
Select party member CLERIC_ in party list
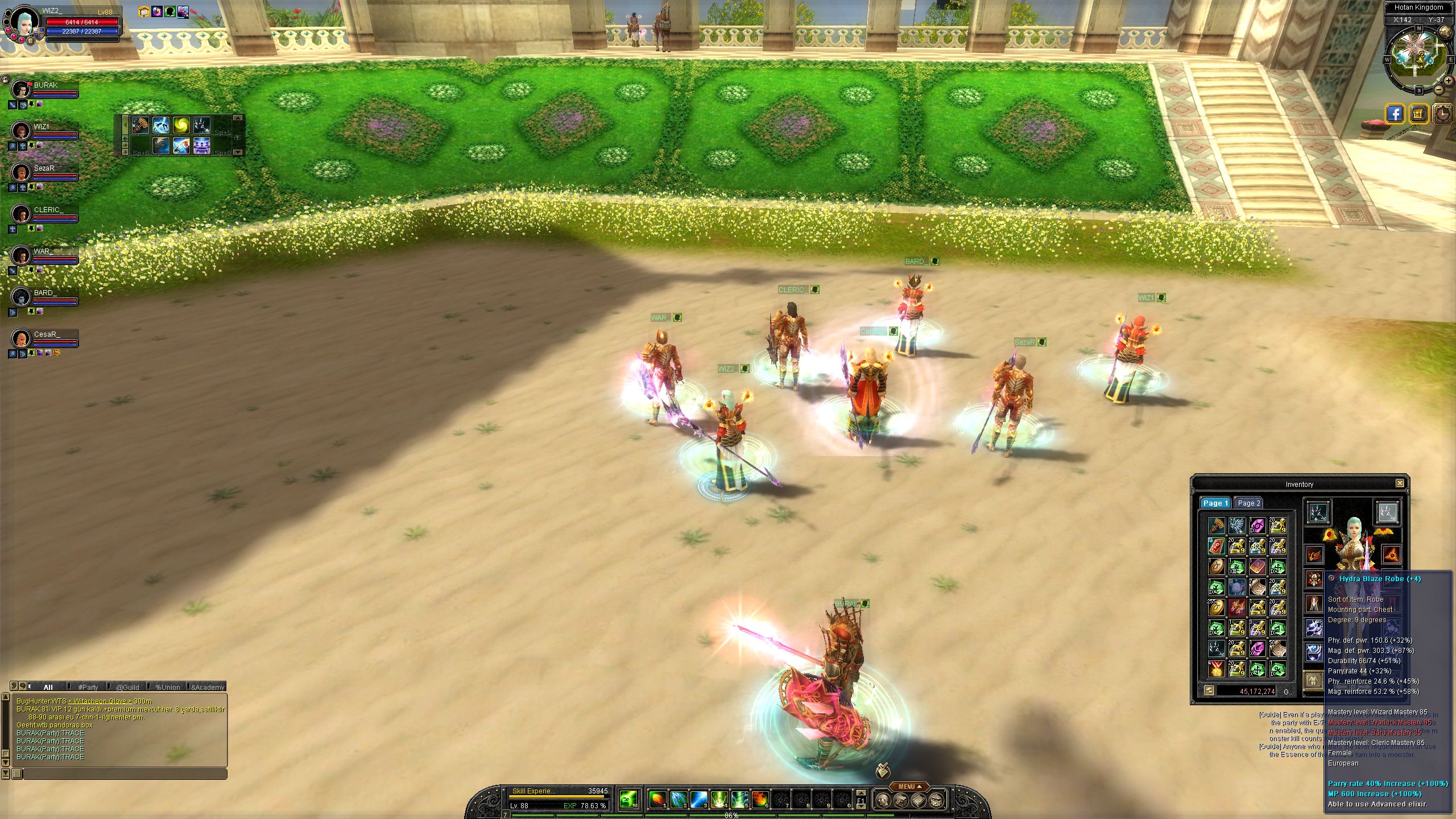tap(48, 210)
